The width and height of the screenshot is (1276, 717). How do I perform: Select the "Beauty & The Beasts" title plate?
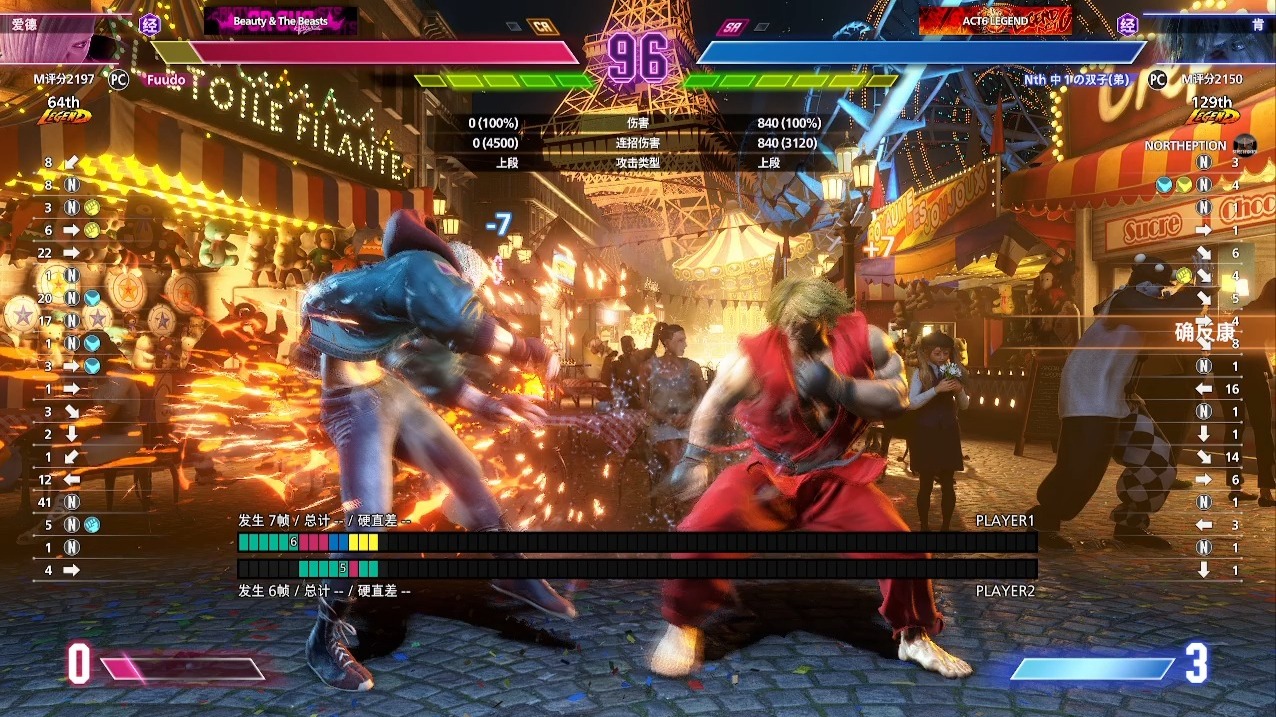tap(280, 21)
